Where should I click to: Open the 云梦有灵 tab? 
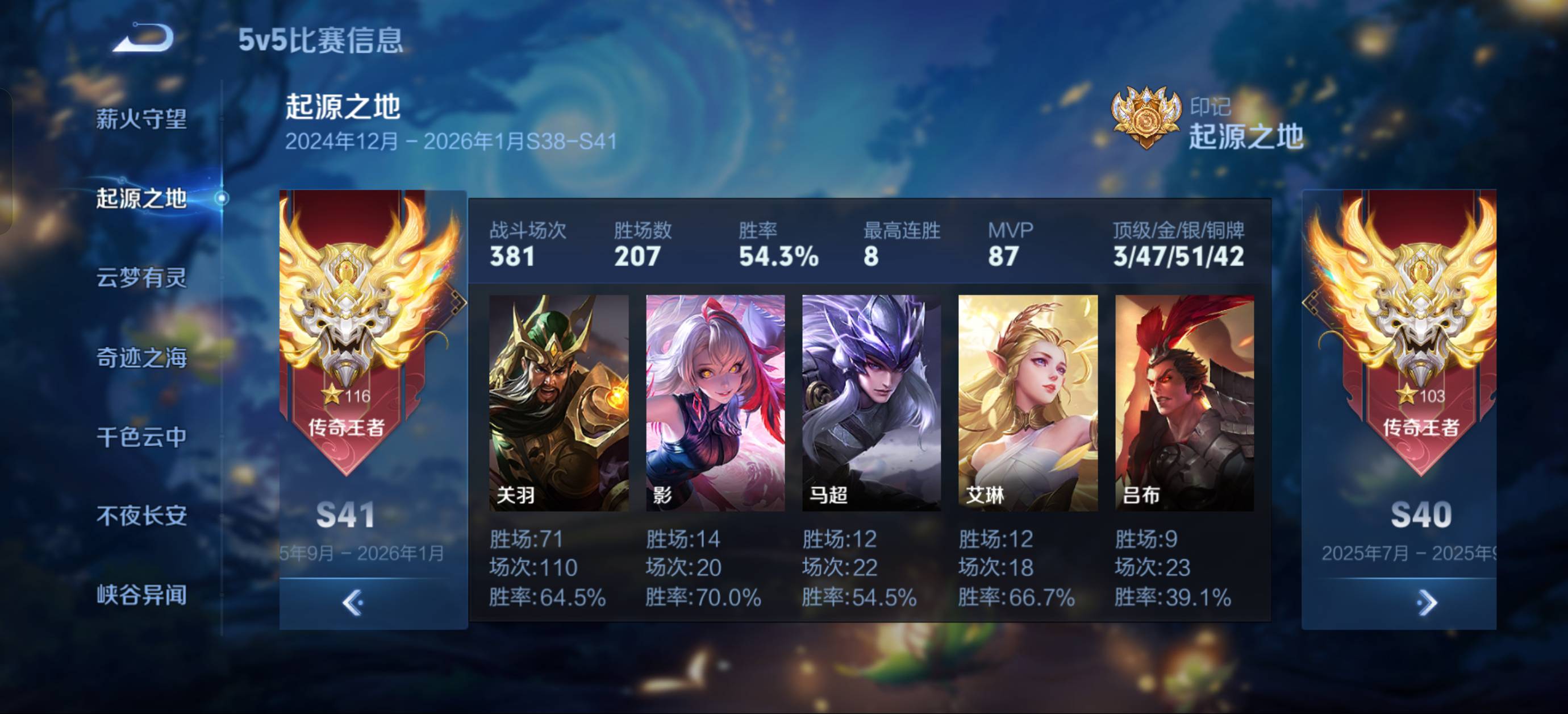click(141, 278)
